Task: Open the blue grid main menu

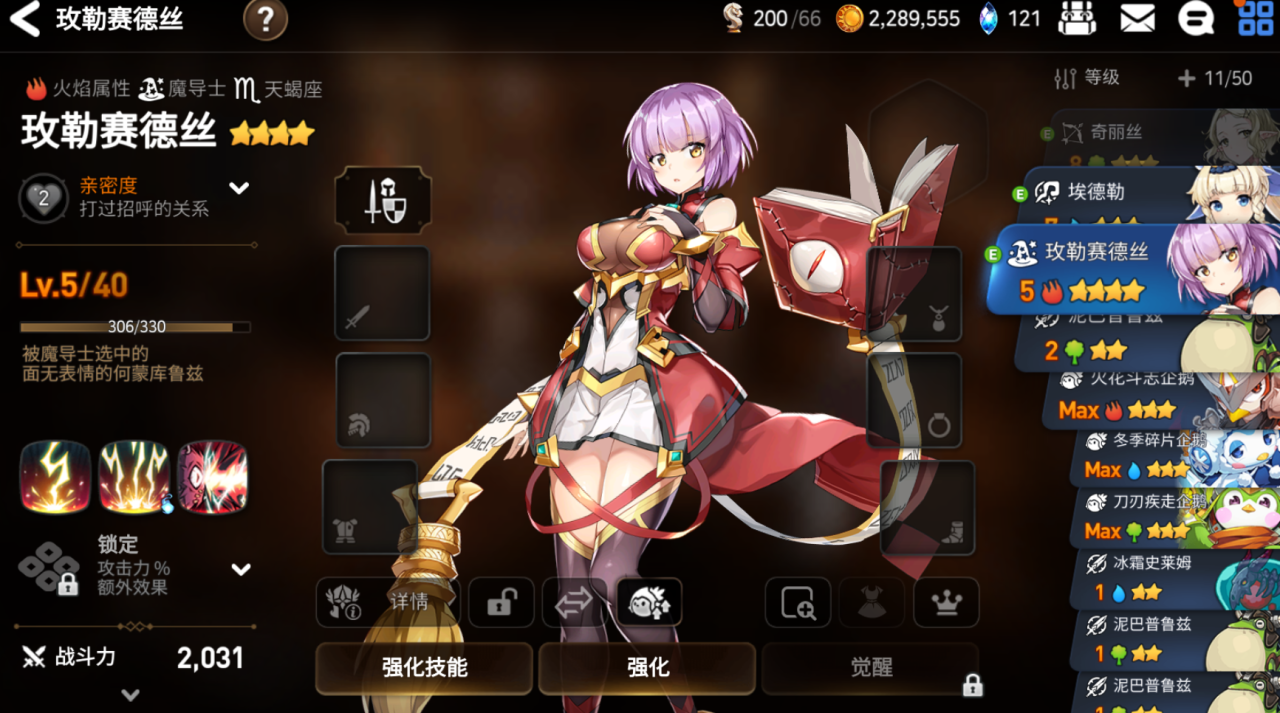Action: click(x=1256, y=19)
